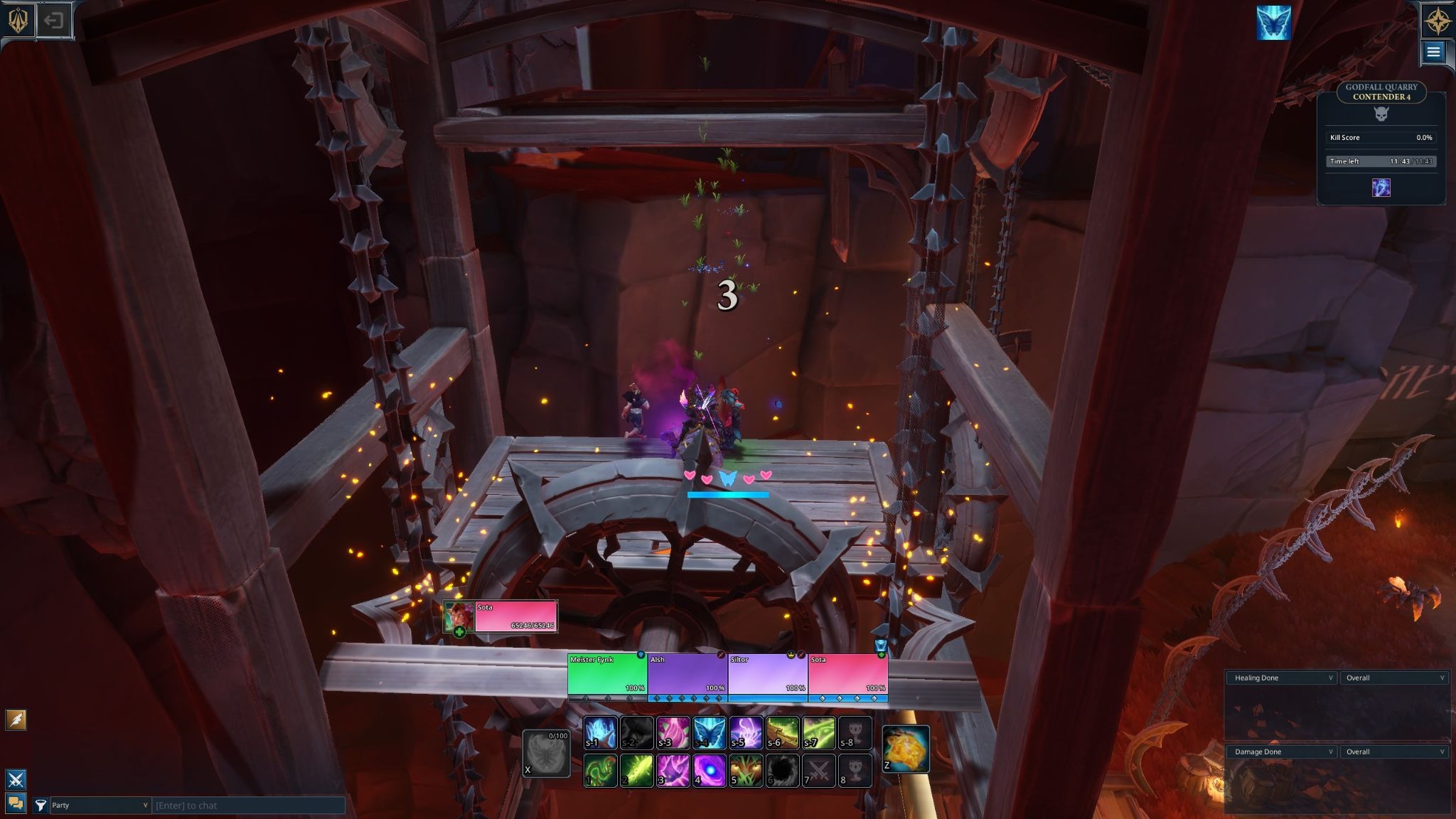Screen dimensions: 1456x819
Task: Click the winged feather icon button
Action: [x=16, y=719]
